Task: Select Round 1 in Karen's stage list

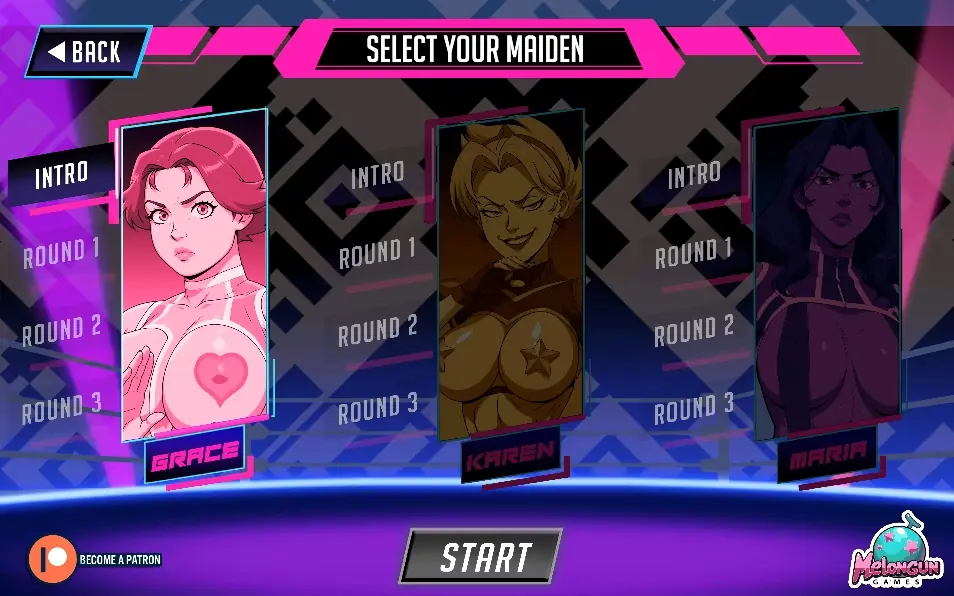Action: [377, 254]
